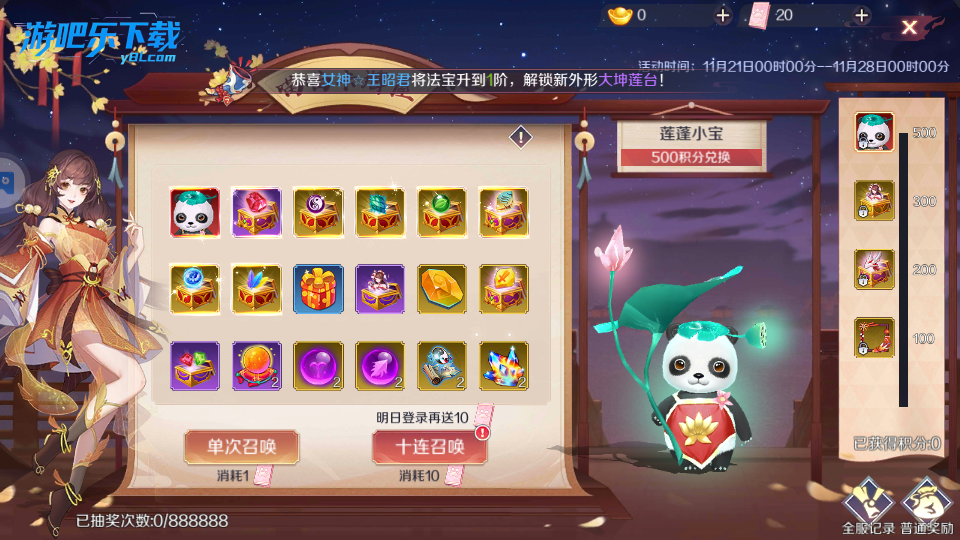The height and width of the screenshot is (540, 960).
Task: View the 200-point milestone reward
Action: point(873,270)
